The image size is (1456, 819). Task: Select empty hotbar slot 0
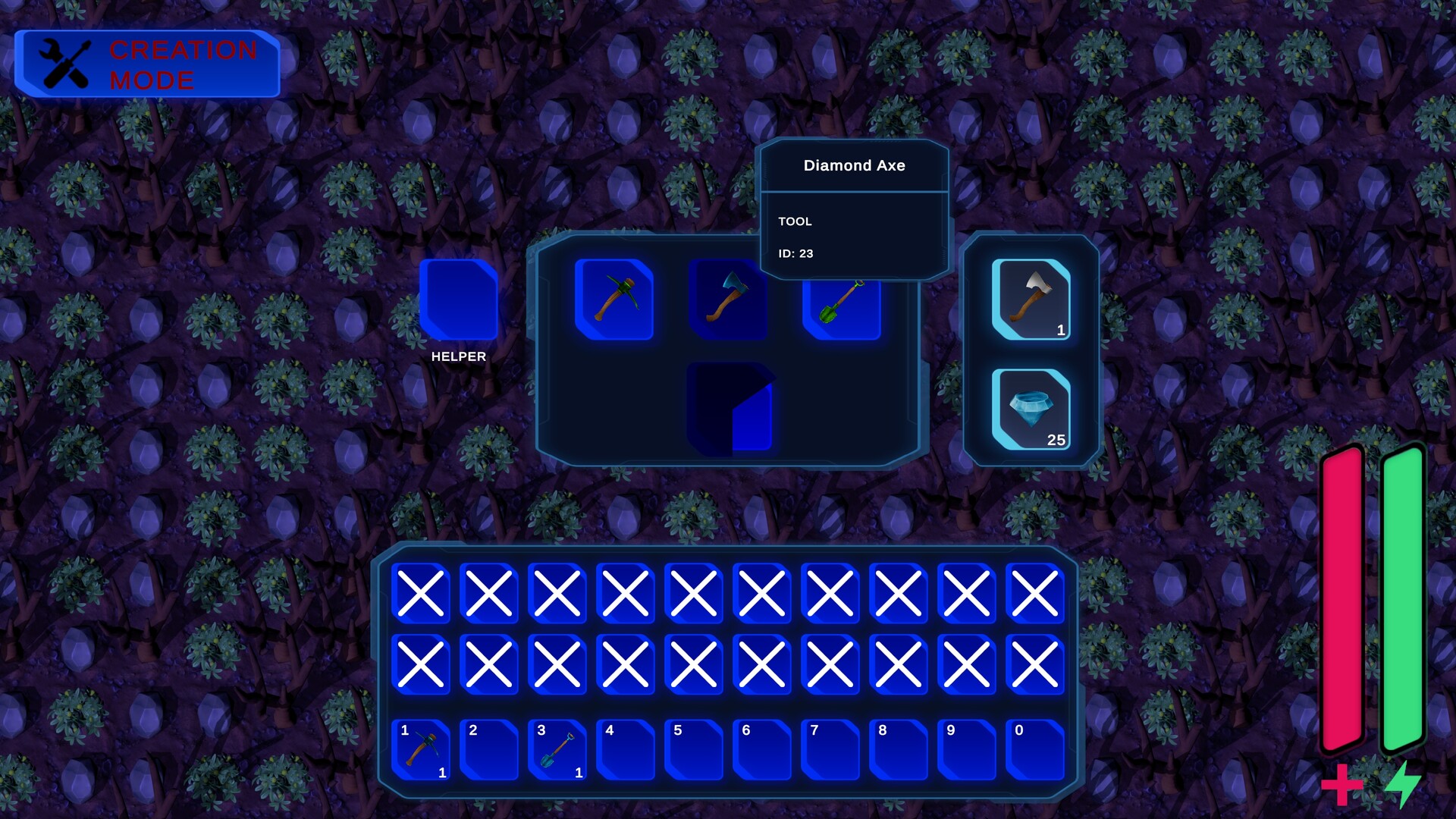pos(1034,751)
